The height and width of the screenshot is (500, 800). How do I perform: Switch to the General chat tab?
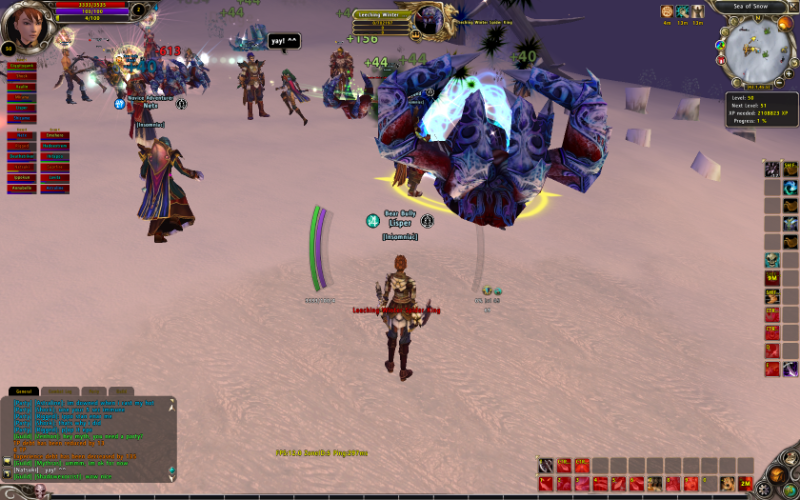(x=24, y=391)
